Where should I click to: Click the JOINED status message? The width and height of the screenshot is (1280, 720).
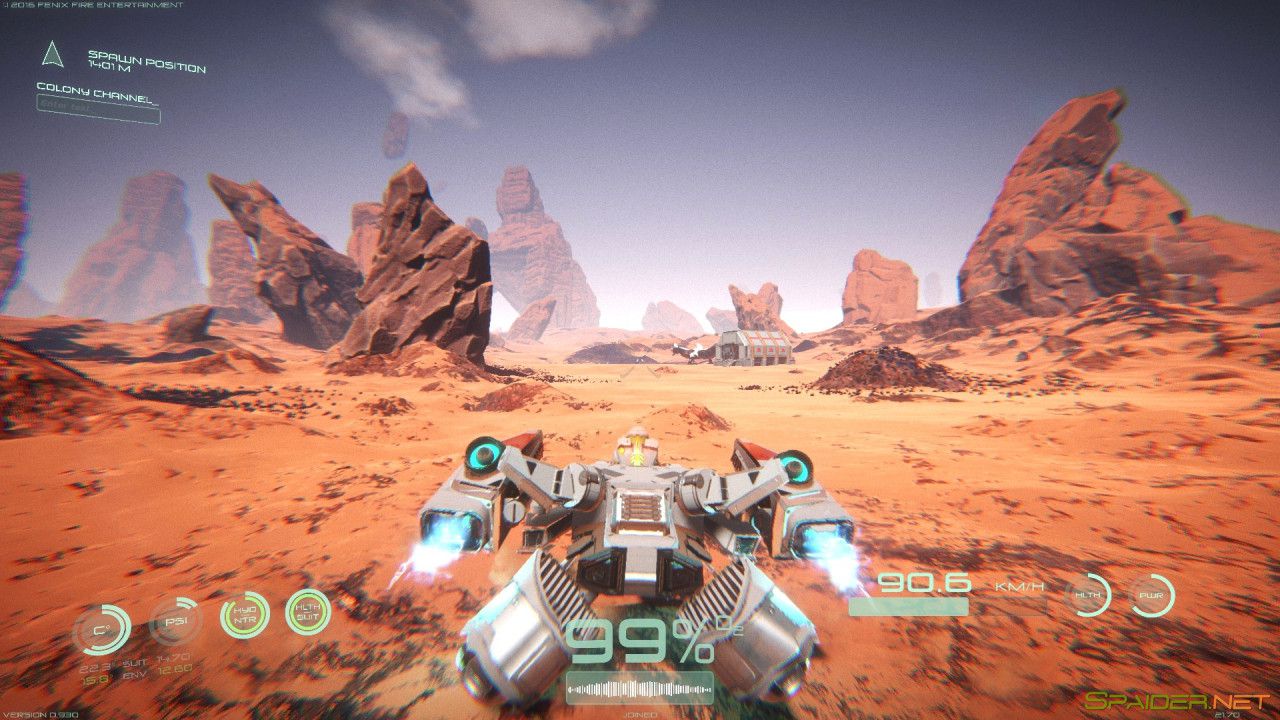tap(640, 714)
